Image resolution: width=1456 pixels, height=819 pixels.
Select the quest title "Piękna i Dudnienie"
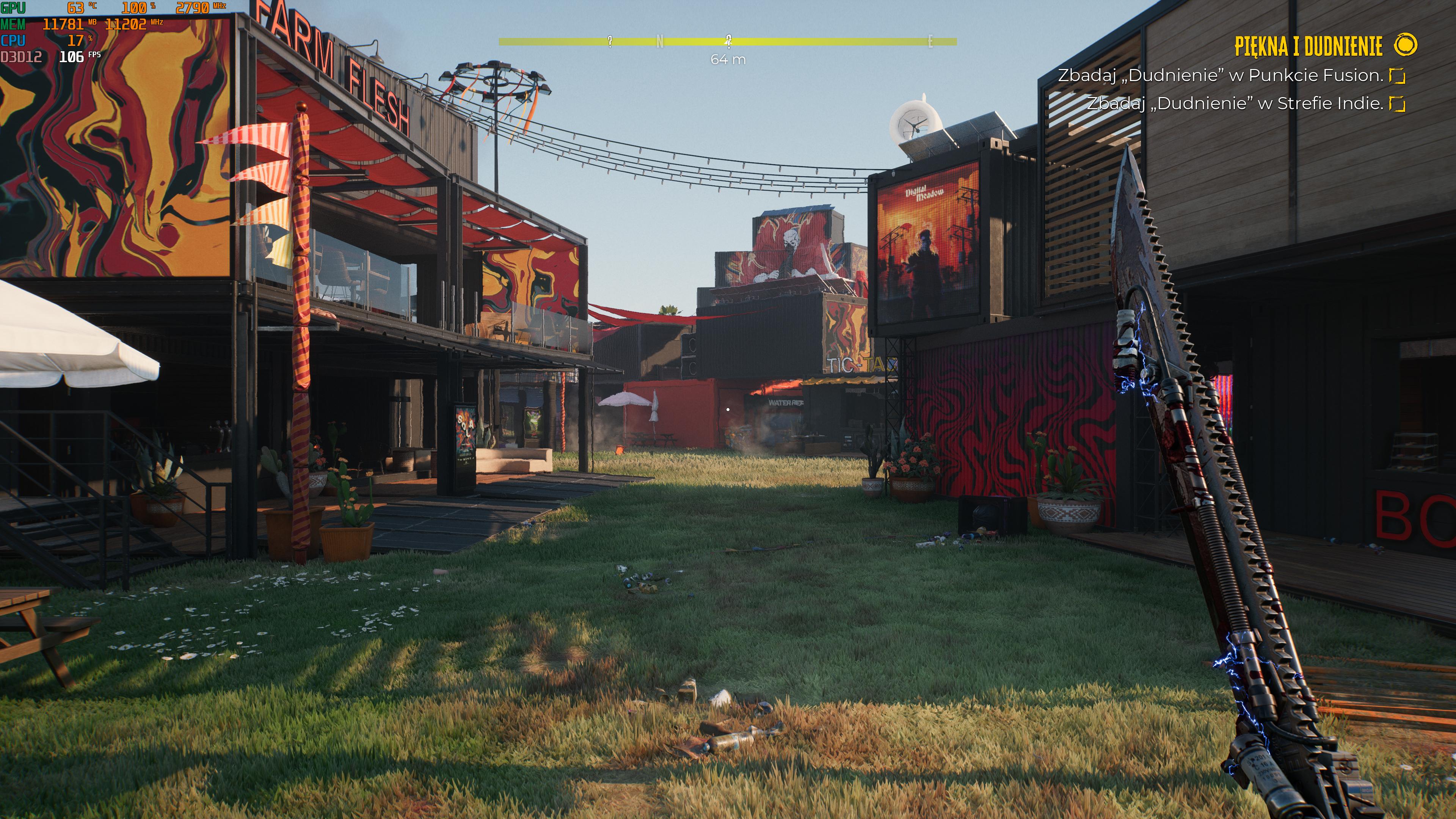[x=1307, y=46]
